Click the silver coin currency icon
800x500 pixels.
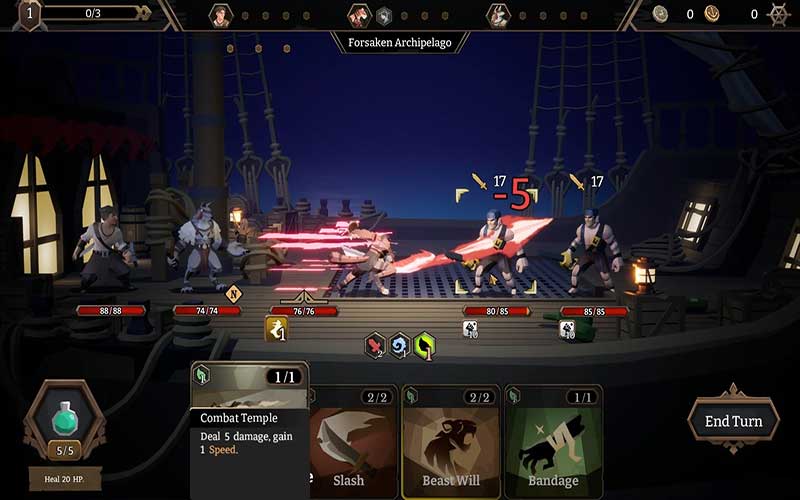[660, 14]
